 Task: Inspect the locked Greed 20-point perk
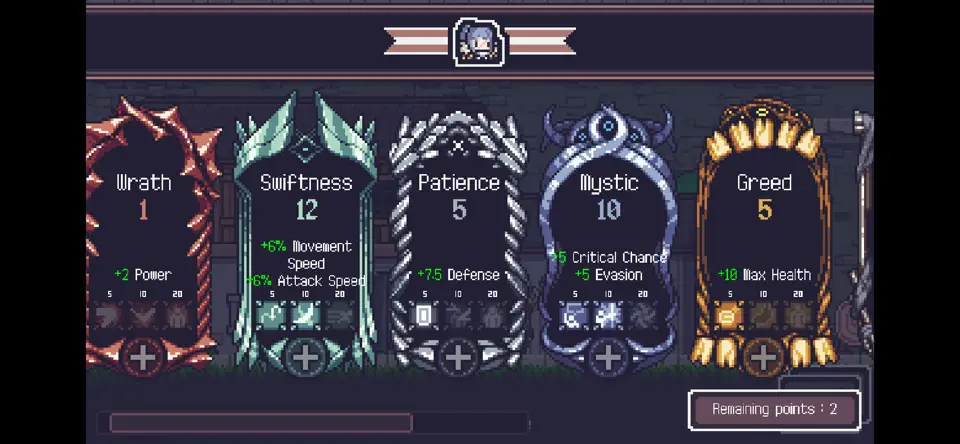click(797, 316)
